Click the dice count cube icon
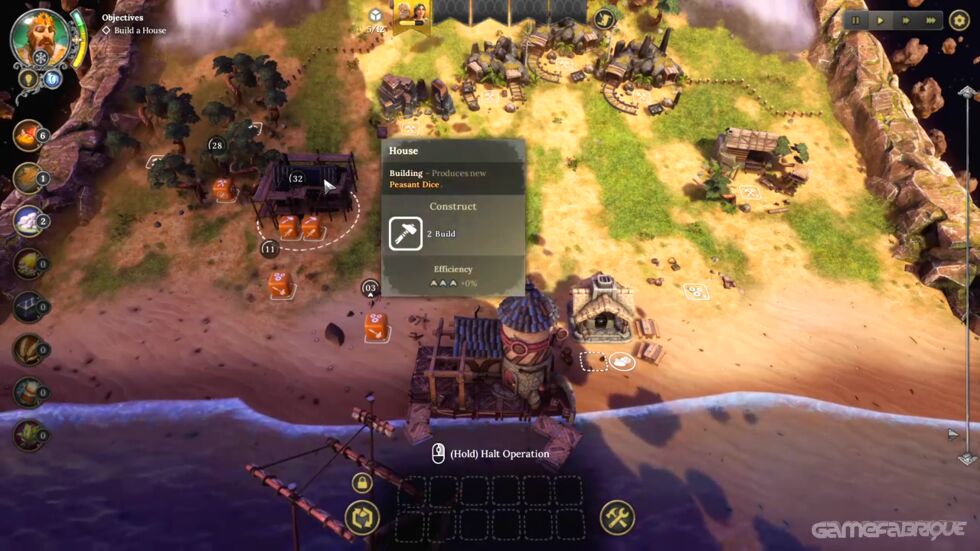This screenshot has width=980, height=551. [376, 16]
